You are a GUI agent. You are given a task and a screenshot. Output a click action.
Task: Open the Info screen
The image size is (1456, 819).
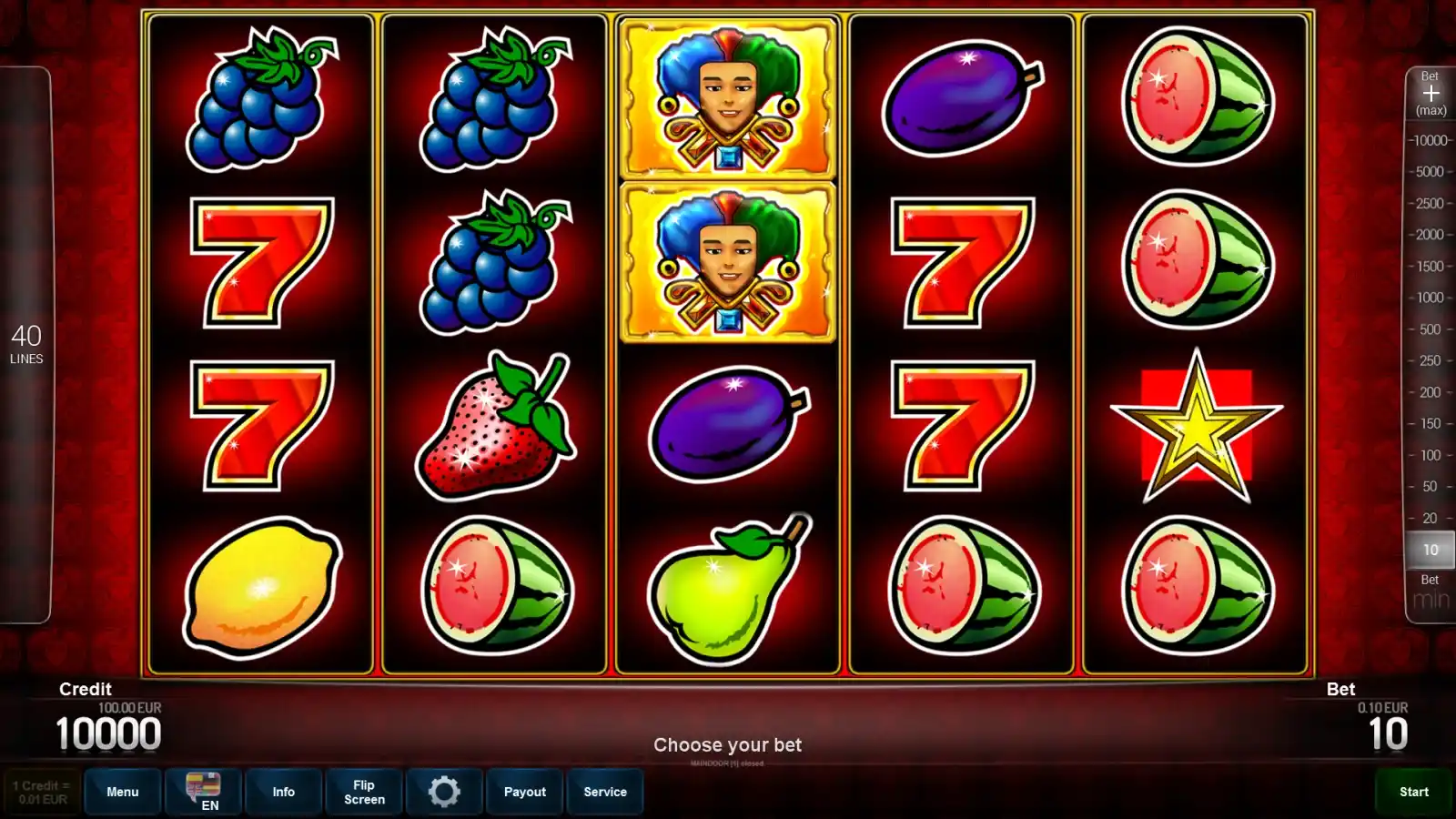point(283,792)
